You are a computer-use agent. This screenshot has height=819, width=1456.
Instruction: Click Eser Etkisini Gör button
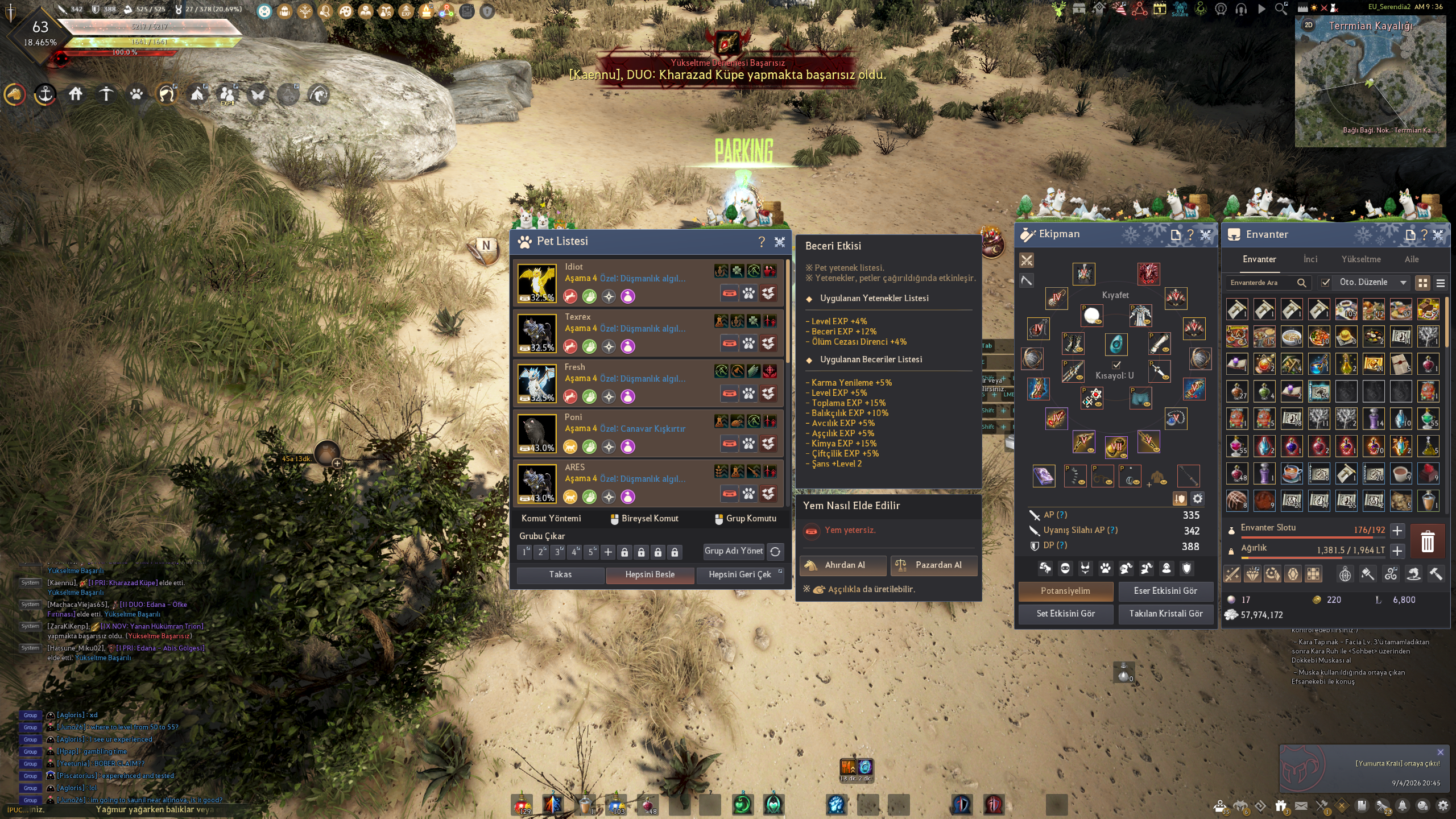point(1165,591)
